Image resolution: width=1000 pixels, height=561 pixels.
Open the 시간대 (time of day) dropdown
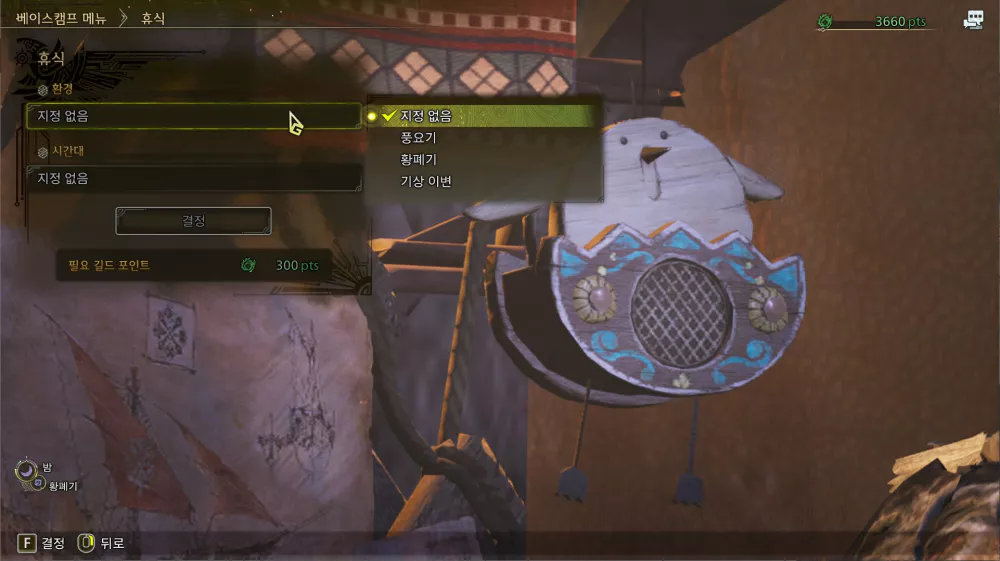(x=193, y=178)
